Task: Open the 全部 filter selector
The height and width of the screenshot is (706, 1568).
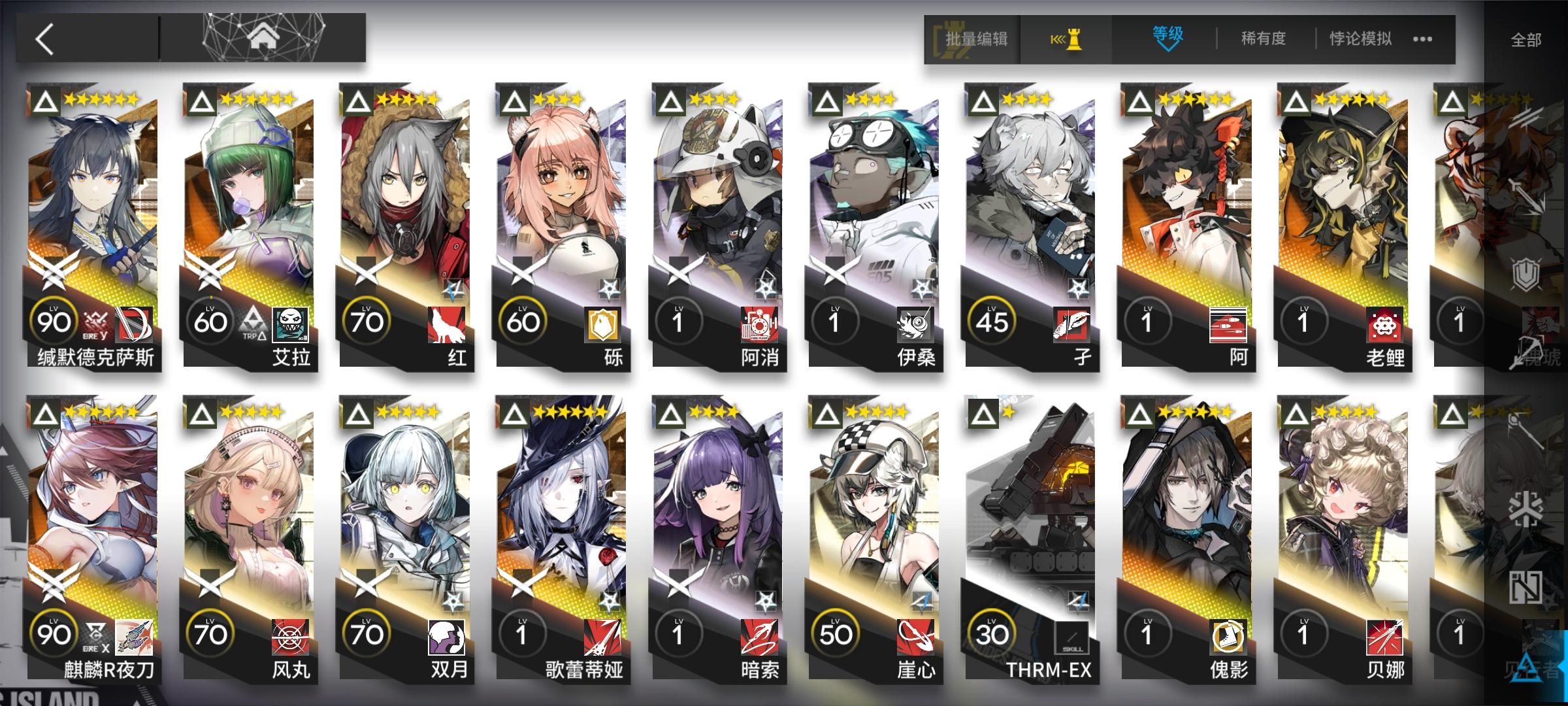Action: pos(1524,39)
